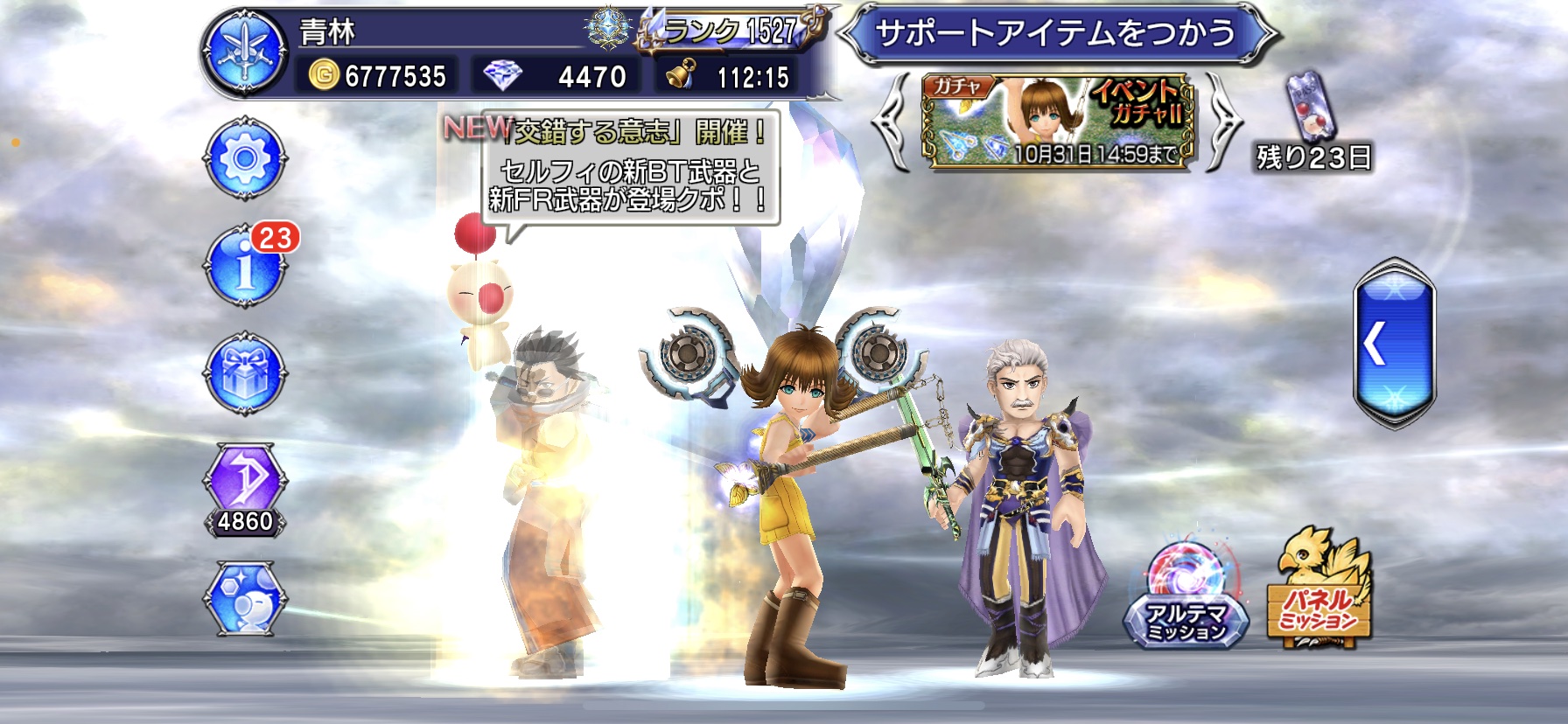The width and height of the screenshot is (1568, 724).
Task: Show the previous gacha banner with left arrow
Action: click(x=894, y=122)
